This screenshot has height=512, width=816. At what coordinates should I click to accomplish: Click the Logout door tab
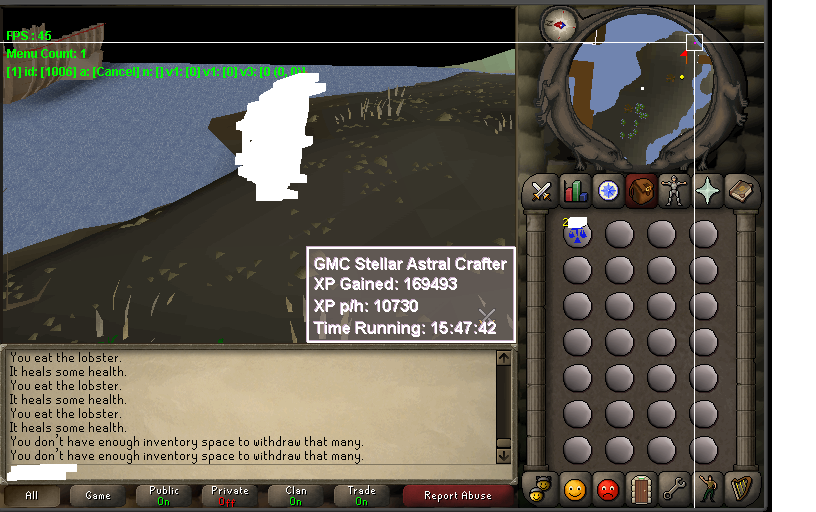click(641, 489)
